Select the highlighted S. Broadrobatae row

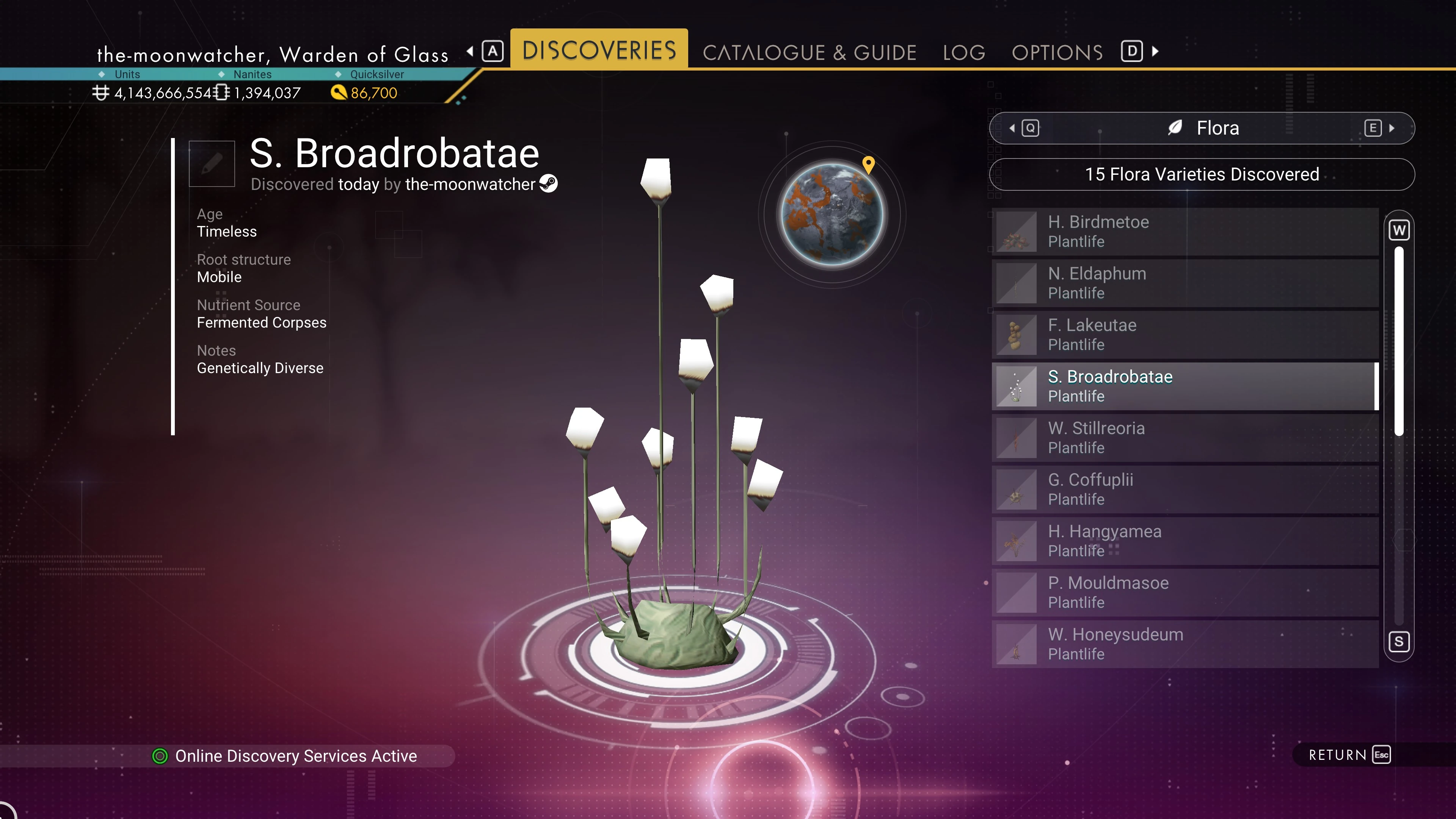click(1185, 386)
